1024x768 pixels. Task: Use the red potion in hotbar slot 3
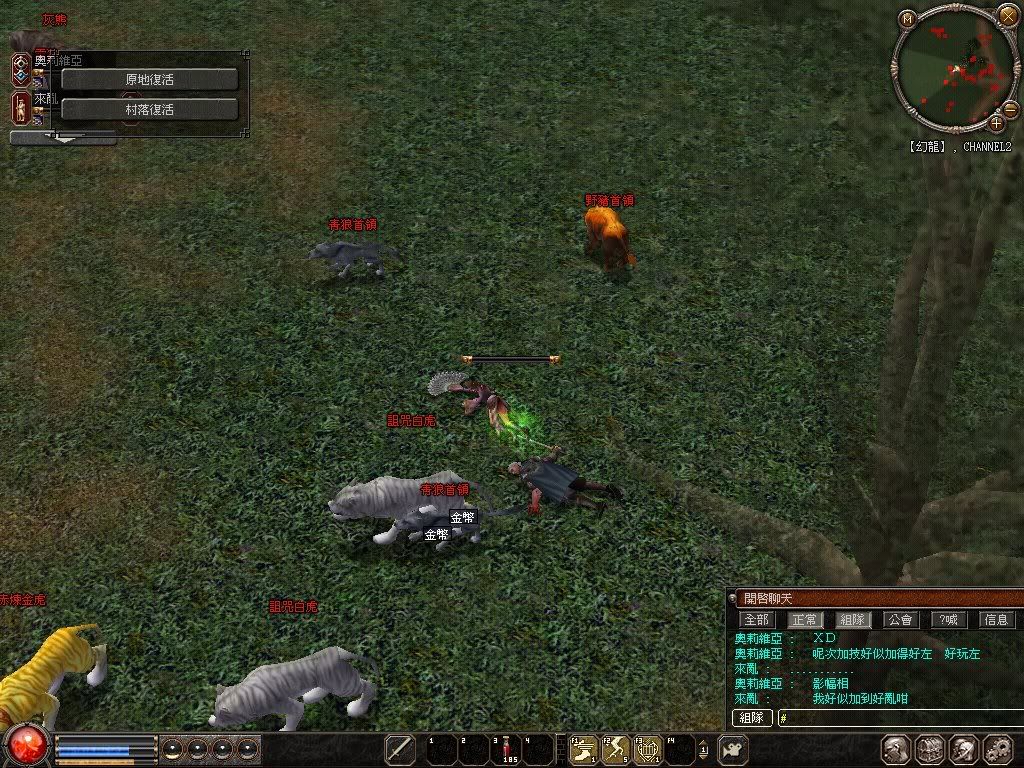tap(505, 749)
